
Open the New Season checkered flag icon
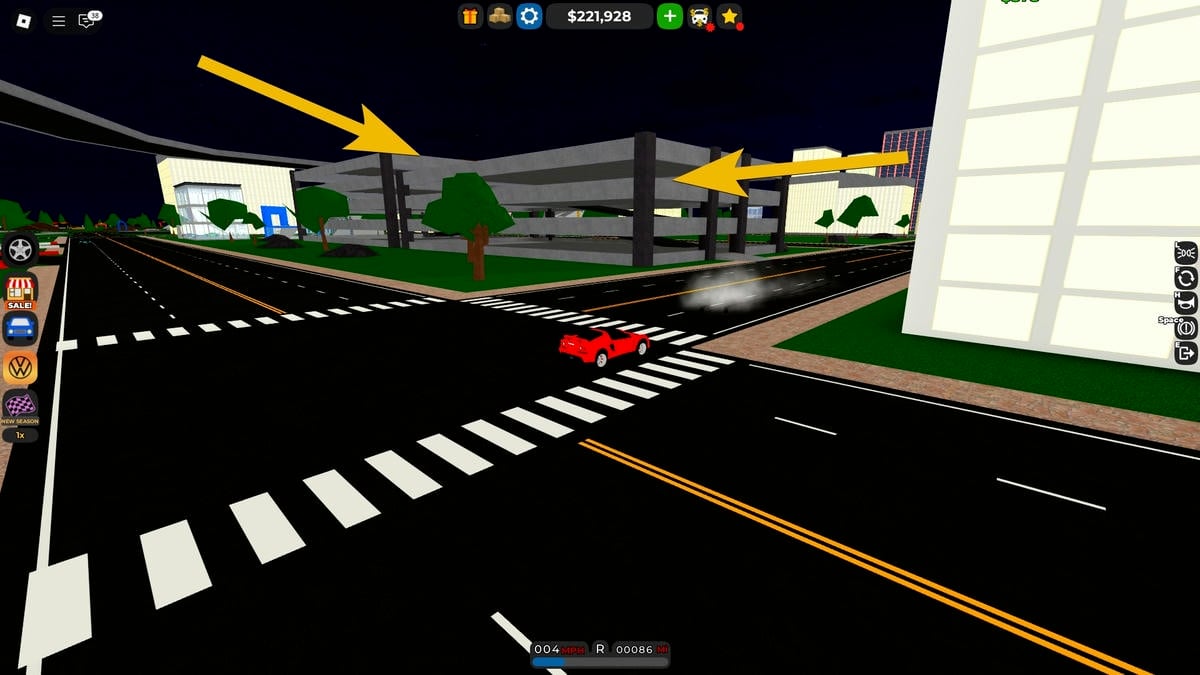[20, 405]
